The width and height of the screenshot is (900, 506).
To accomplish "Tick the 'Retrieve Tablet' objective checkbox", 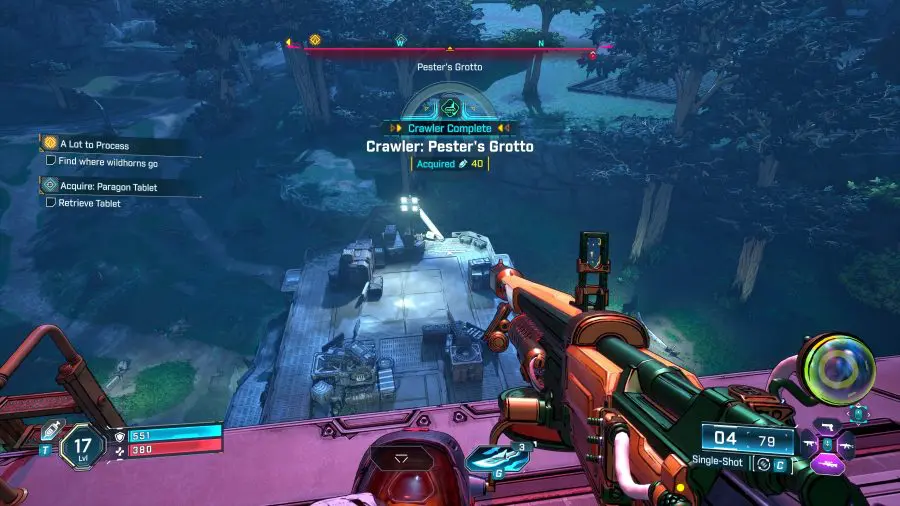I will click(51, 203).
